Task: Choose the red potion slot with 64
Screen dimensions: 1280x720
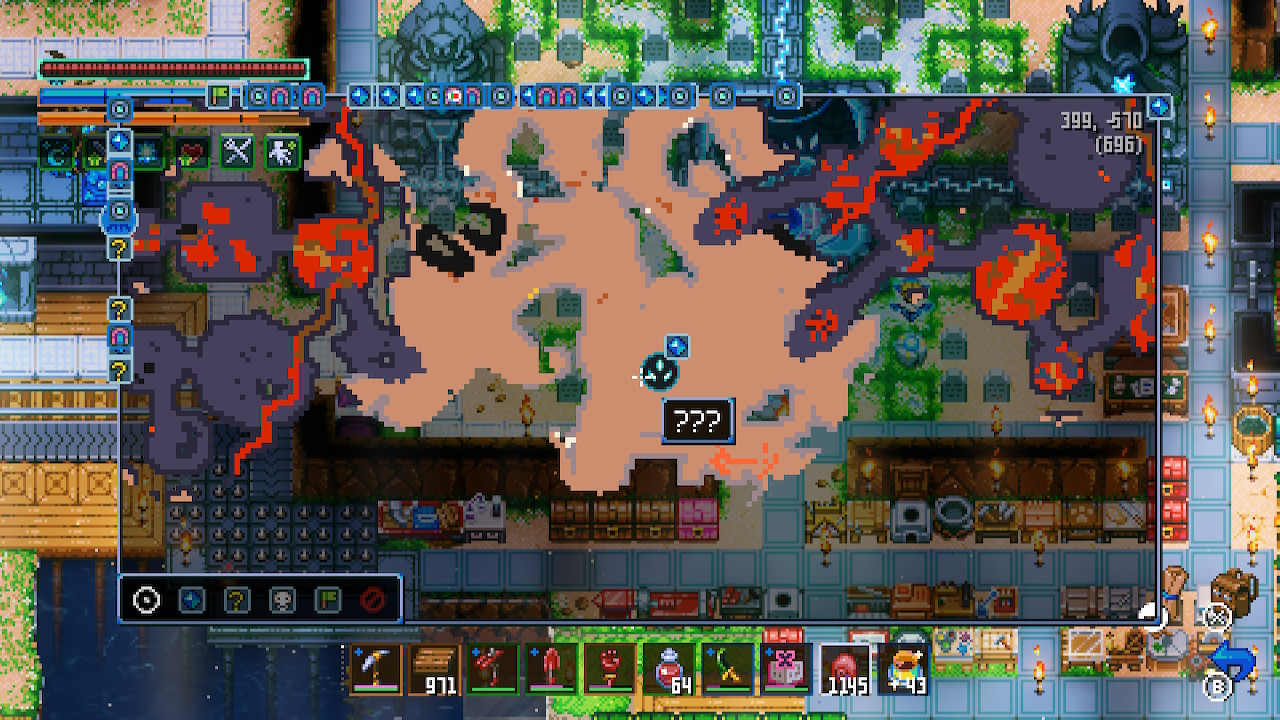Action: point(669,668)
